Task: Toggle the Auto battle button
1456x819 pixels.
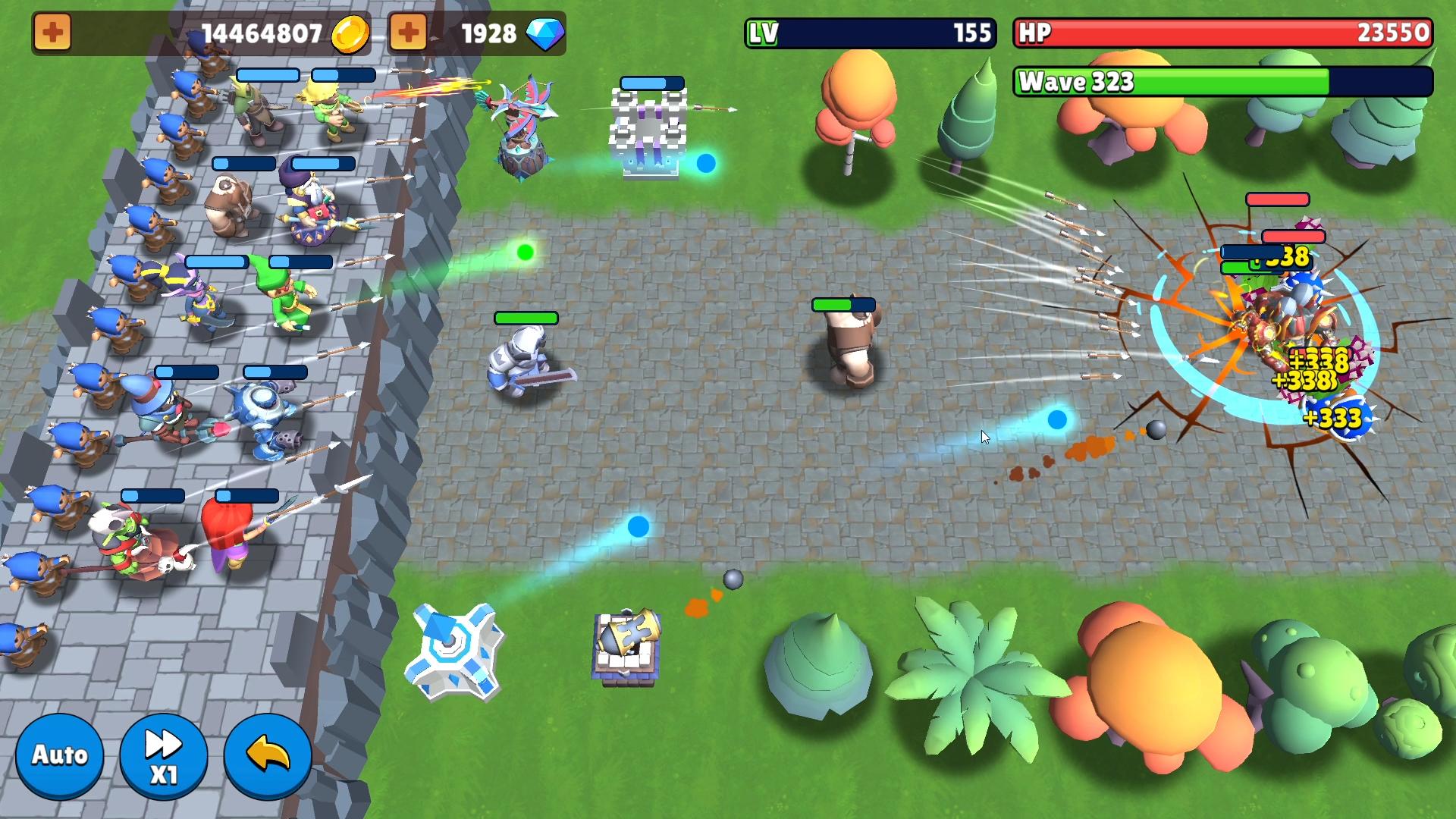Action: click(59, 755)
